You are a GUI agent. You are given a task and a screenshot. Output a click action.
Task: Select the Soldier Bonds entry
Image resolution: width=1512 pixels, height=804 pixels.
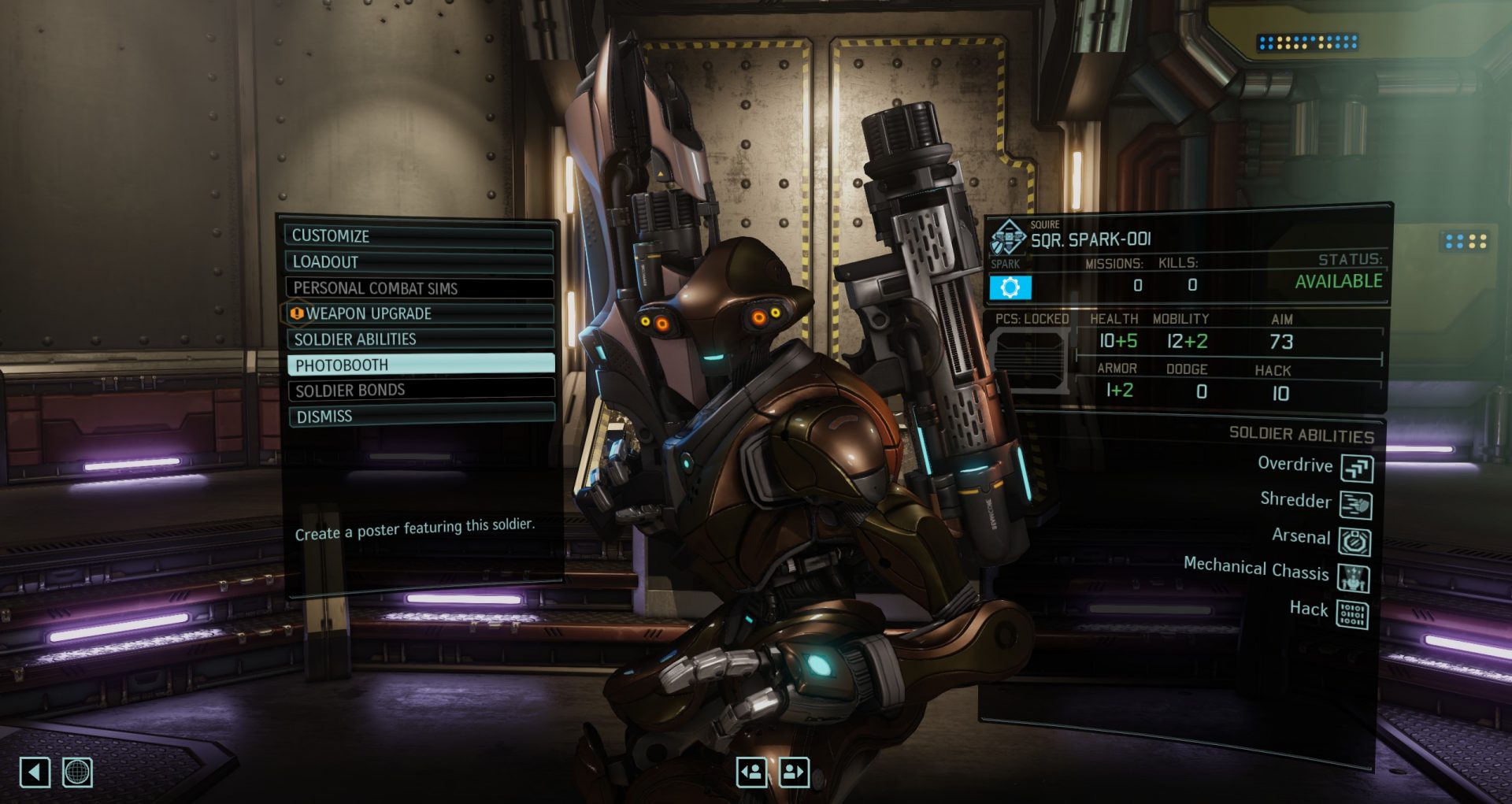click(421, 390)
